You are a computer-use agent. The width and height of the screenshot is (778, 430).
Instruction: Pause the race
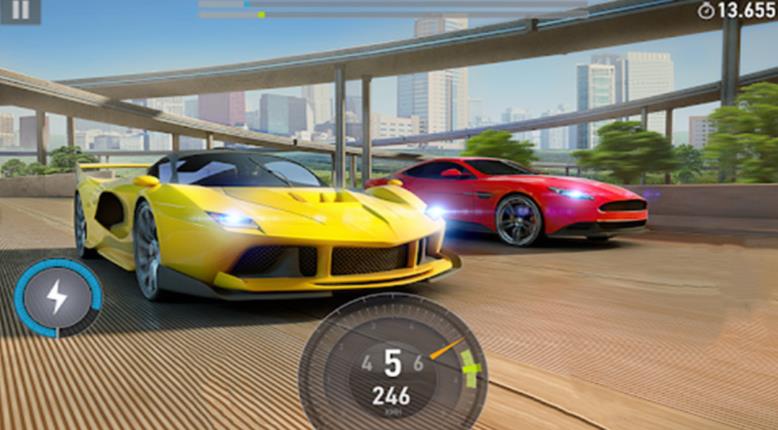coord(20,11)
